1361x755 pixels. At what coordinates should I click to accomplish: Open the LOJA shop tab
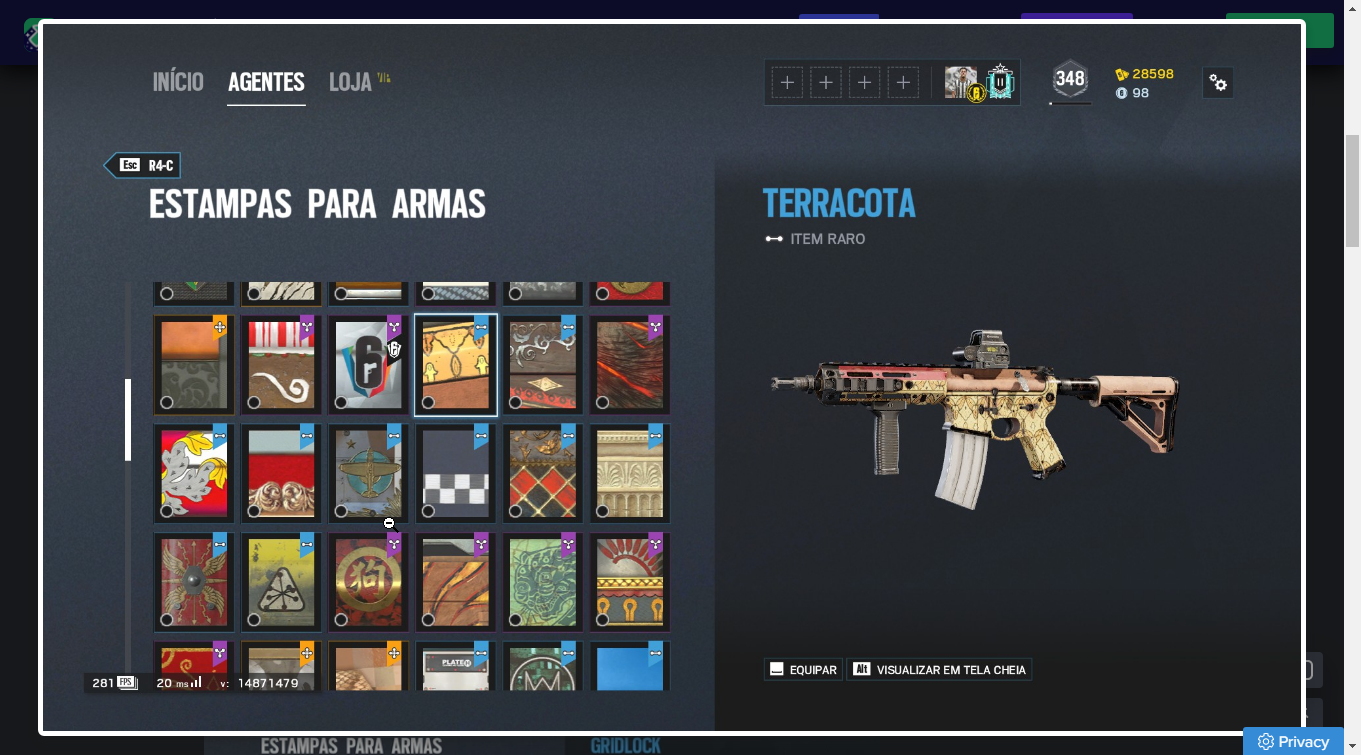(351, 82)
